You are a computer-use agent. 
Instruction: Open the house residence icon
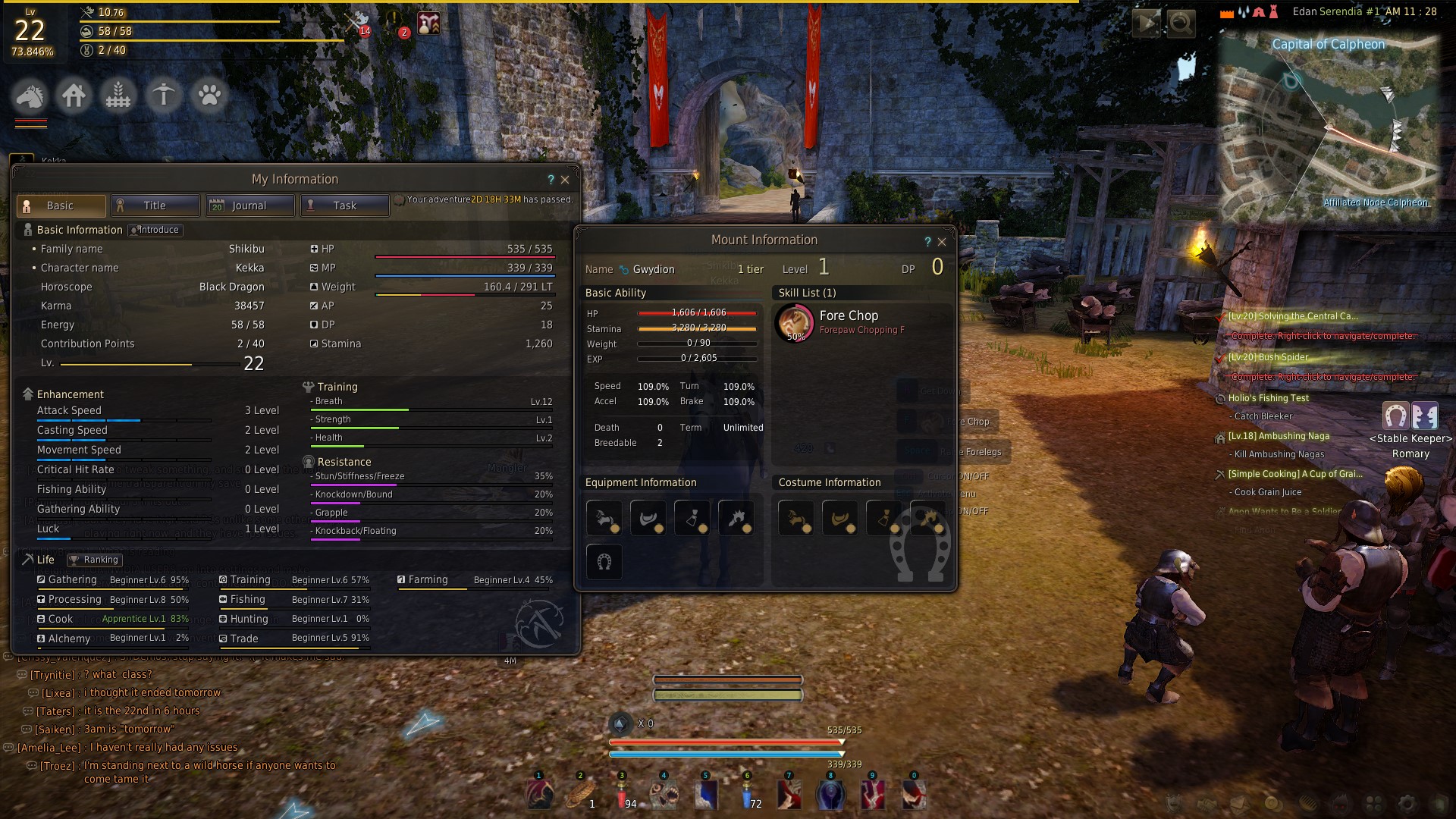(x=74, y=96)
